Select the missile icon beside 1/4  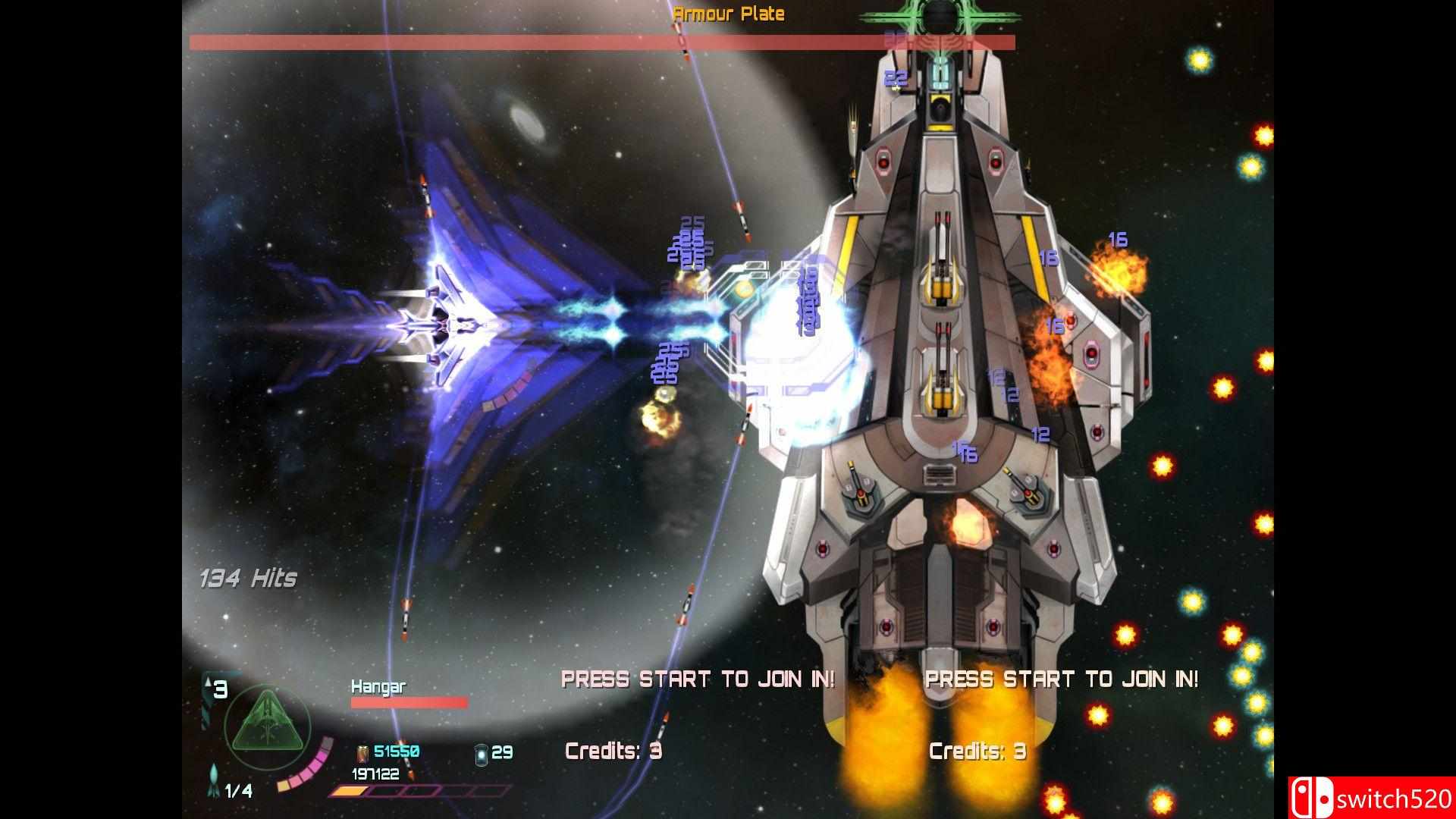point(214,781)
